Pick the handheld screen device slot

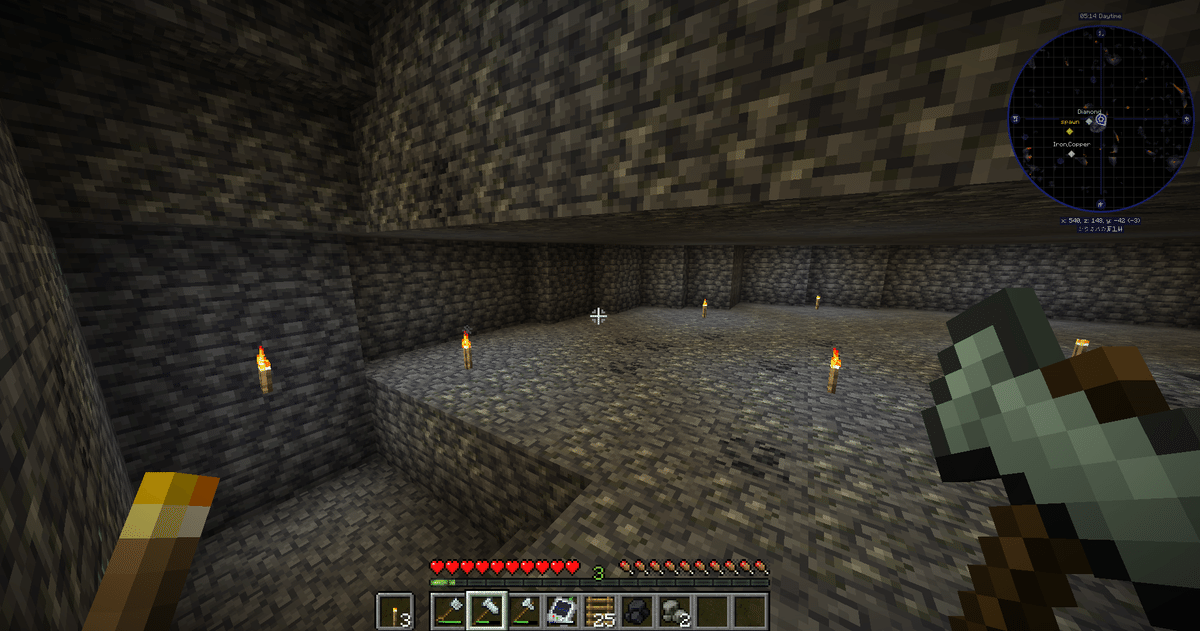click(x=560, y=609)
